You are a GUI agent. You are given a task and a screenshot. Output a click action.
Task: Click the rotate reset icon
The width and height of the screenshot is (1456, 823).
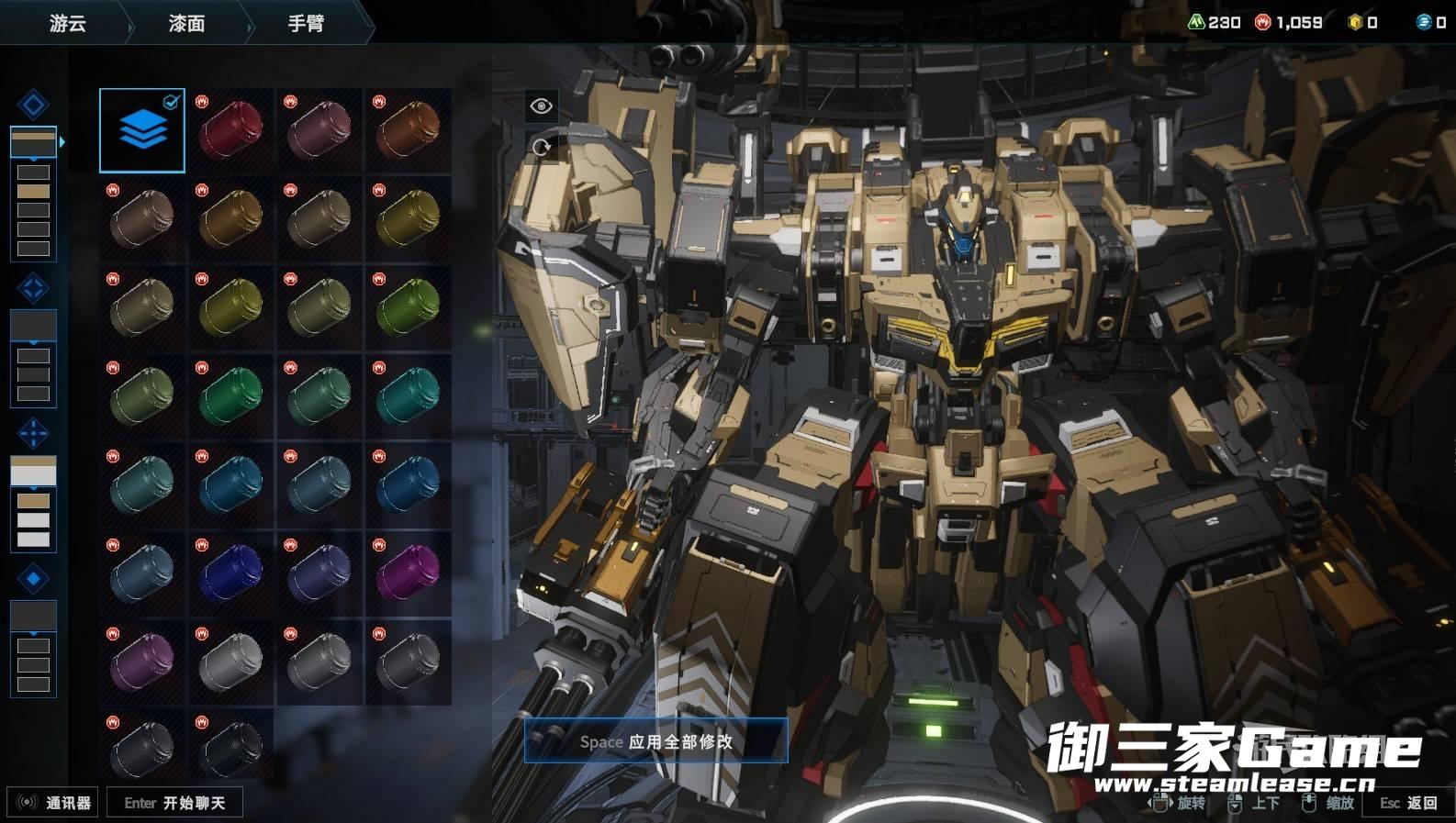pos(542,147)
